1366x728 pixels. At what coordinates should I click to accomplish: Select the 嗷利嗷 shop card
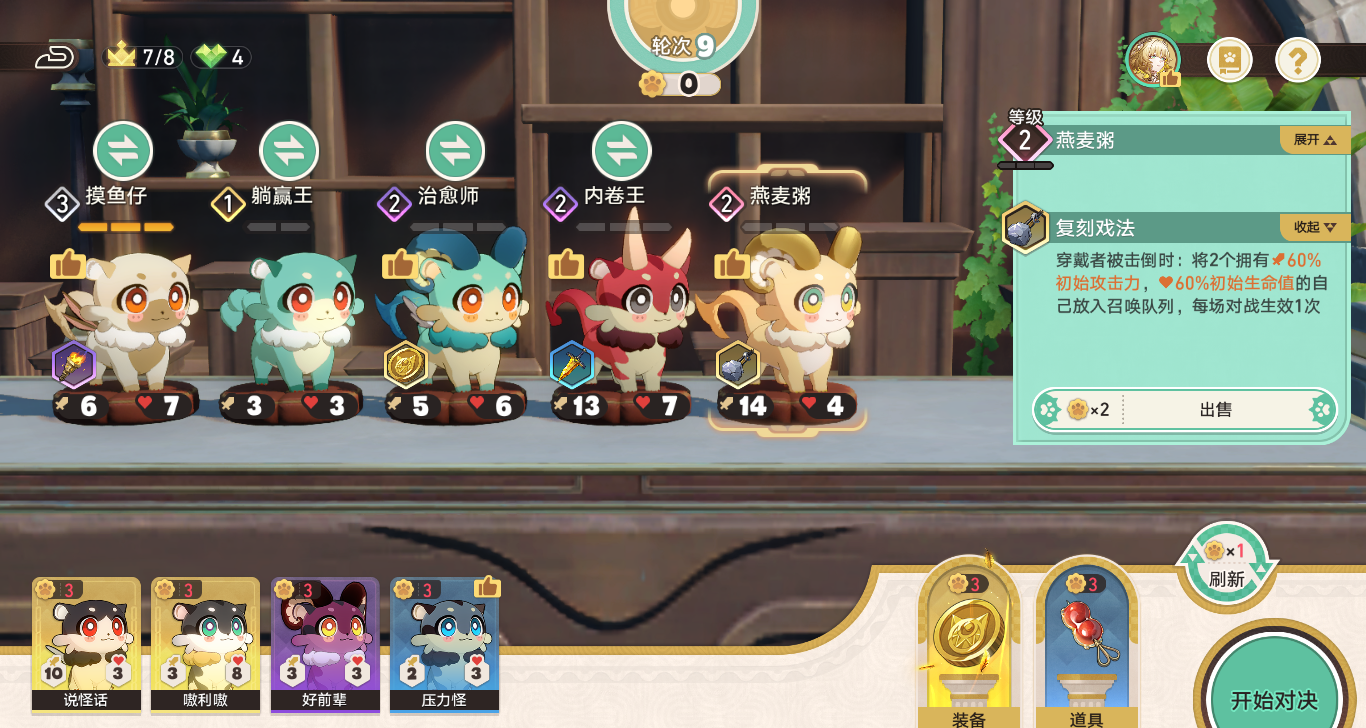coord(205,642)
